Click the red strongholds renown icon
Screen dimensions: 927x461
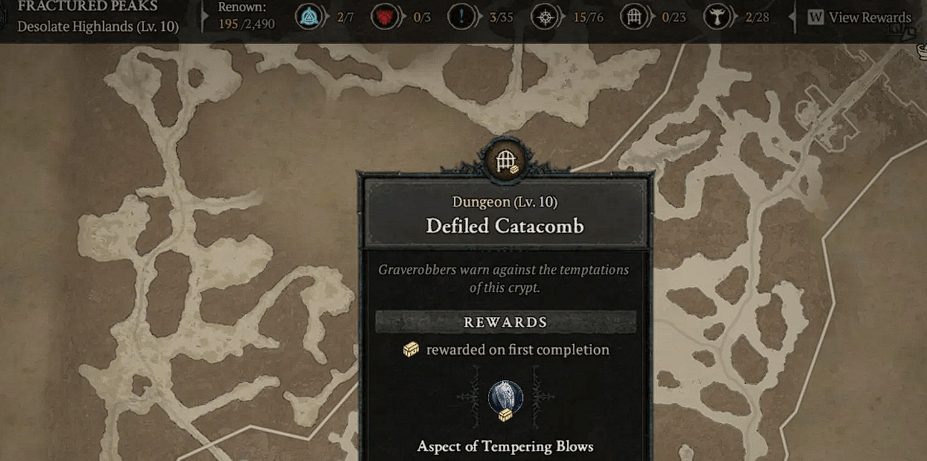[384, 17]
